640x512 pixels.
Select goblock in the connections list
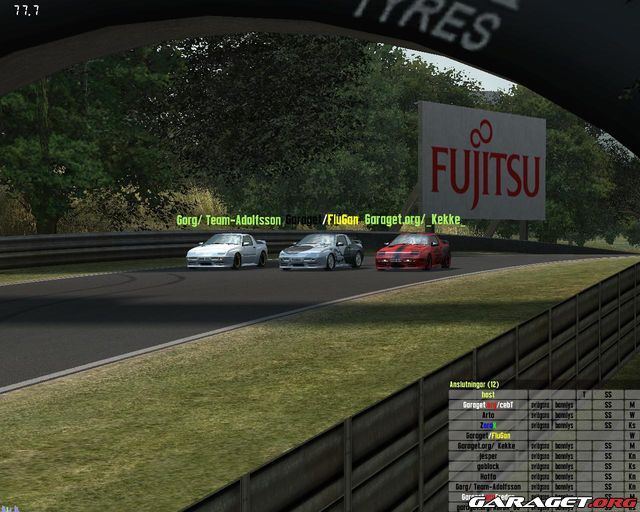click(x=487, y=466)
